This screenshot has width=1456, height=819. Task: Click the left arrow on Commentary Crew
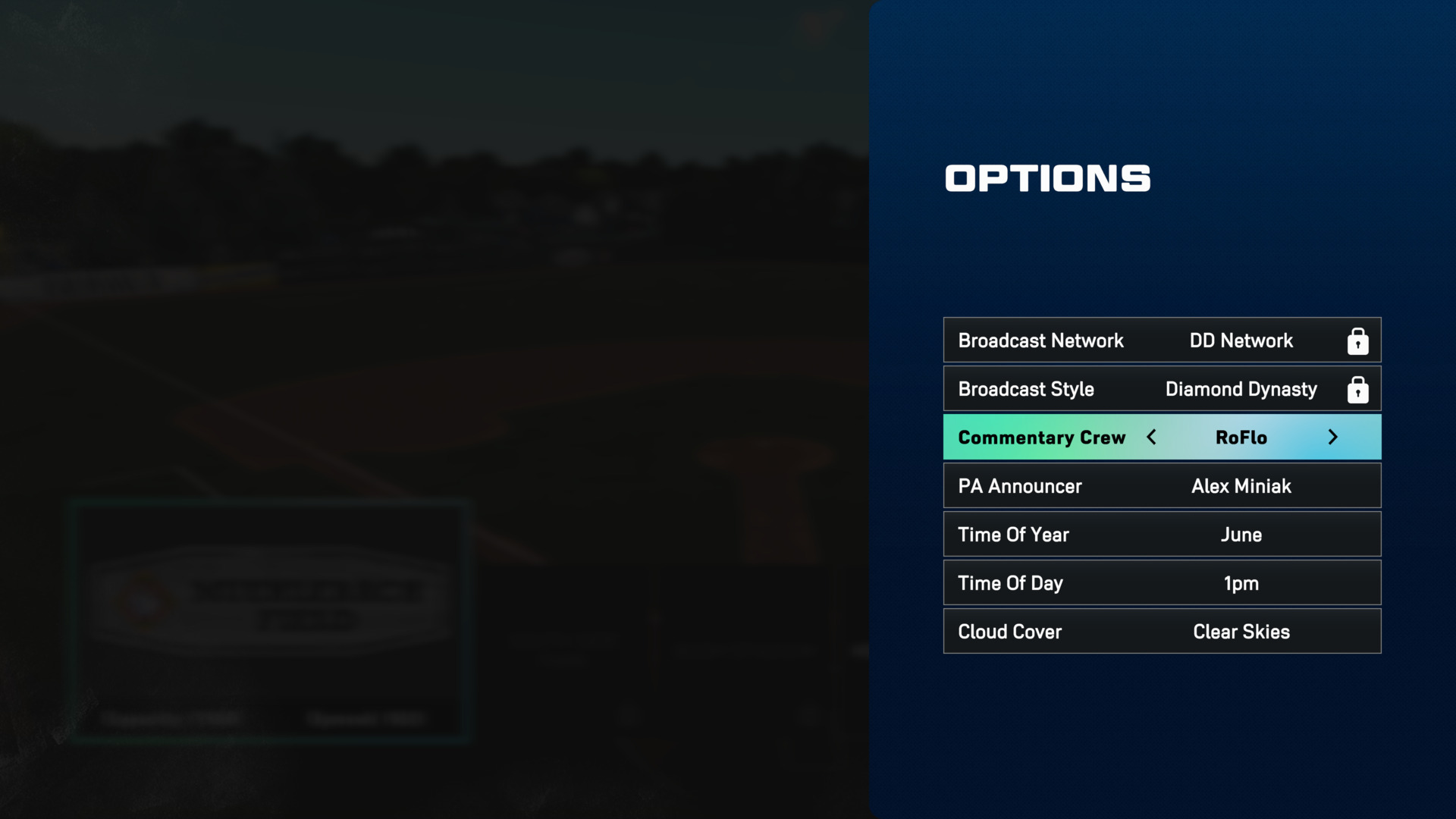(x=1151, y=438)
